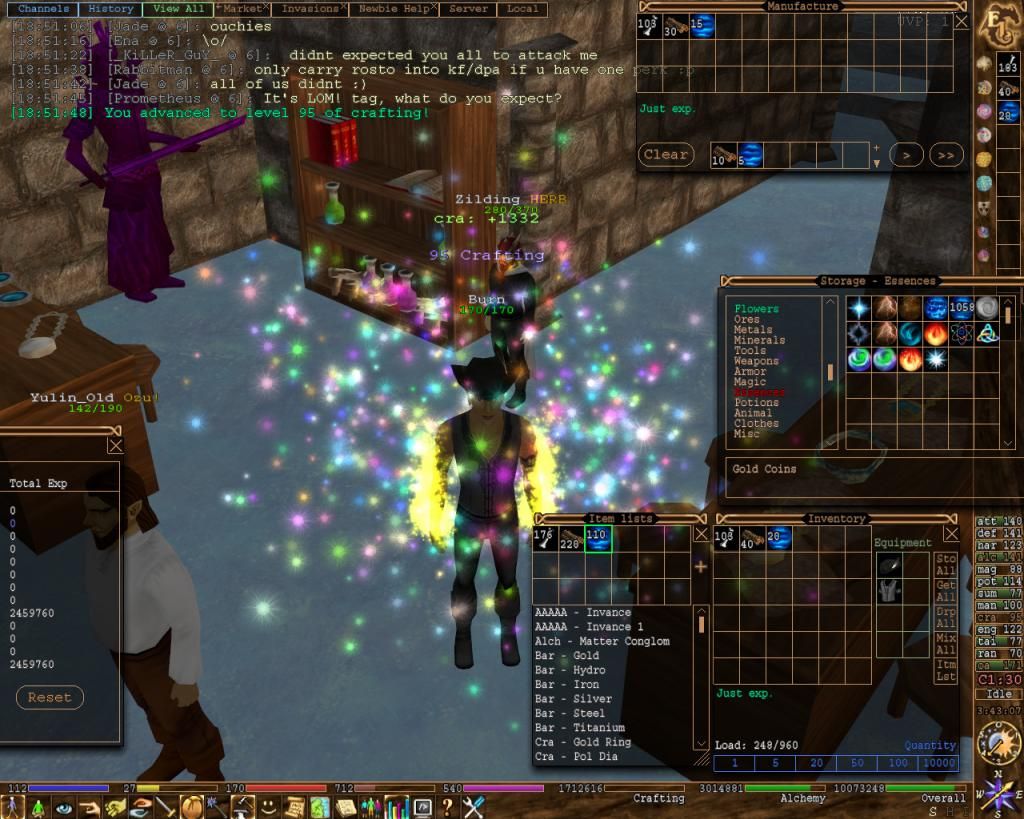Set inventory quantity to 50
The width and height of the screenshot is (1024, 819).
click(x=856, y=764)
